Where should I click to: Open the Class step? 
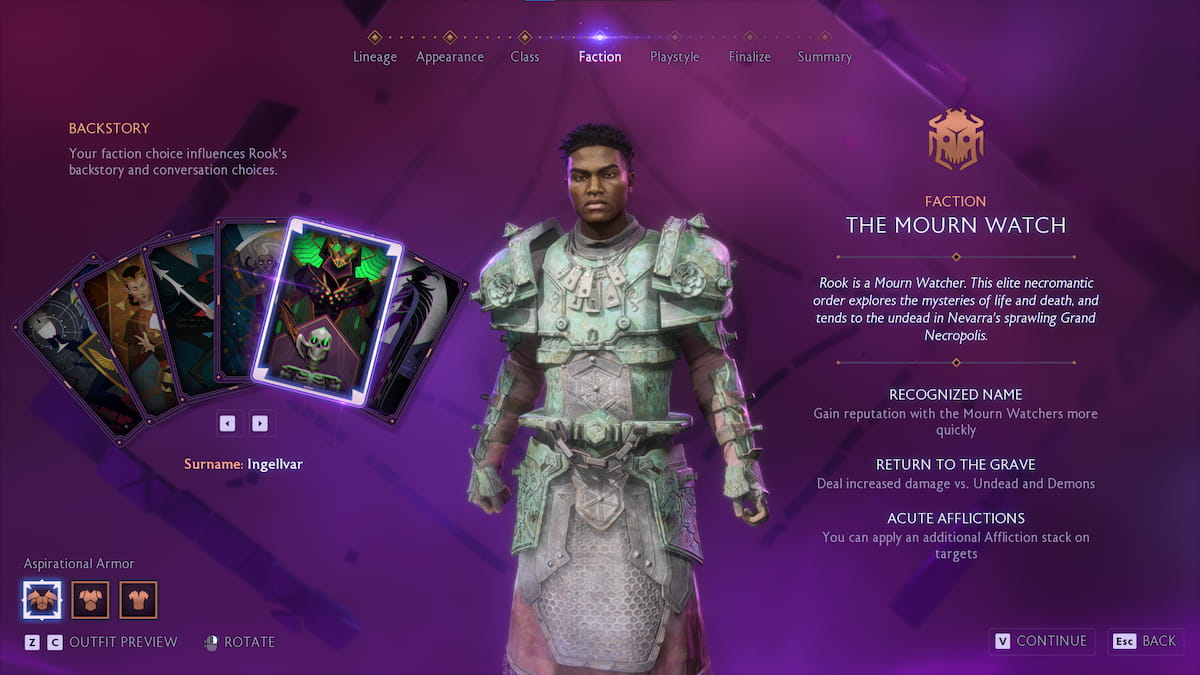pyautogui.click(x=524, y=56)
